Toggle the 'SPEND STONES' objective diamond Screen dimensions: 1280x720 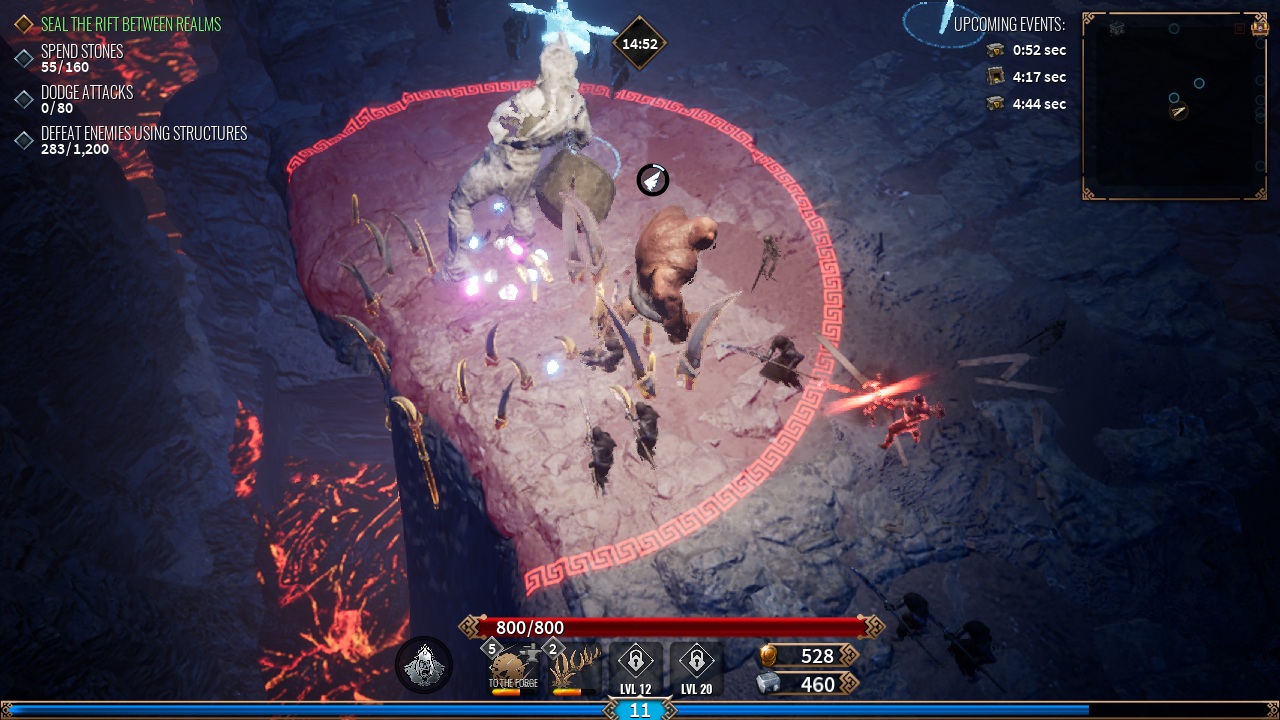coord(25,58)
